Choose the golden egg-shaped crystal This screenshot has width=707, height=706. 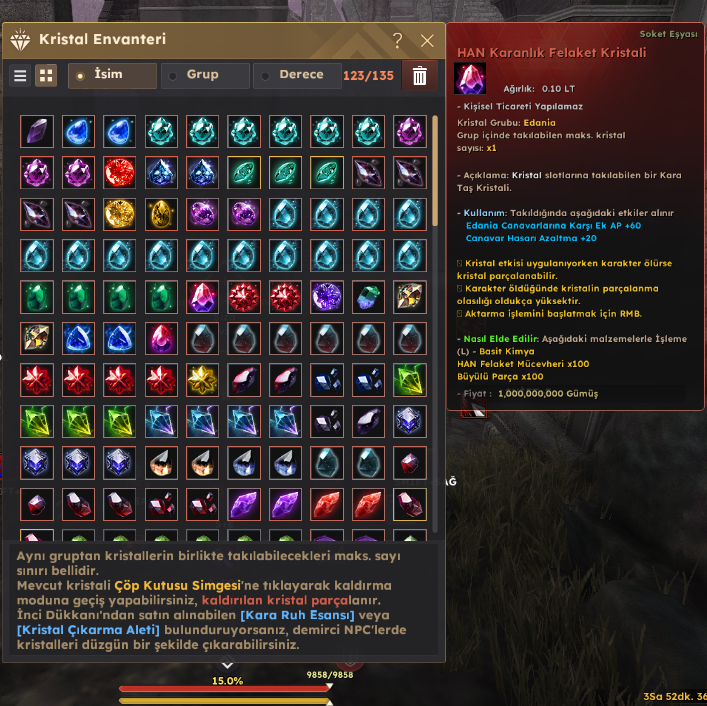160,214
